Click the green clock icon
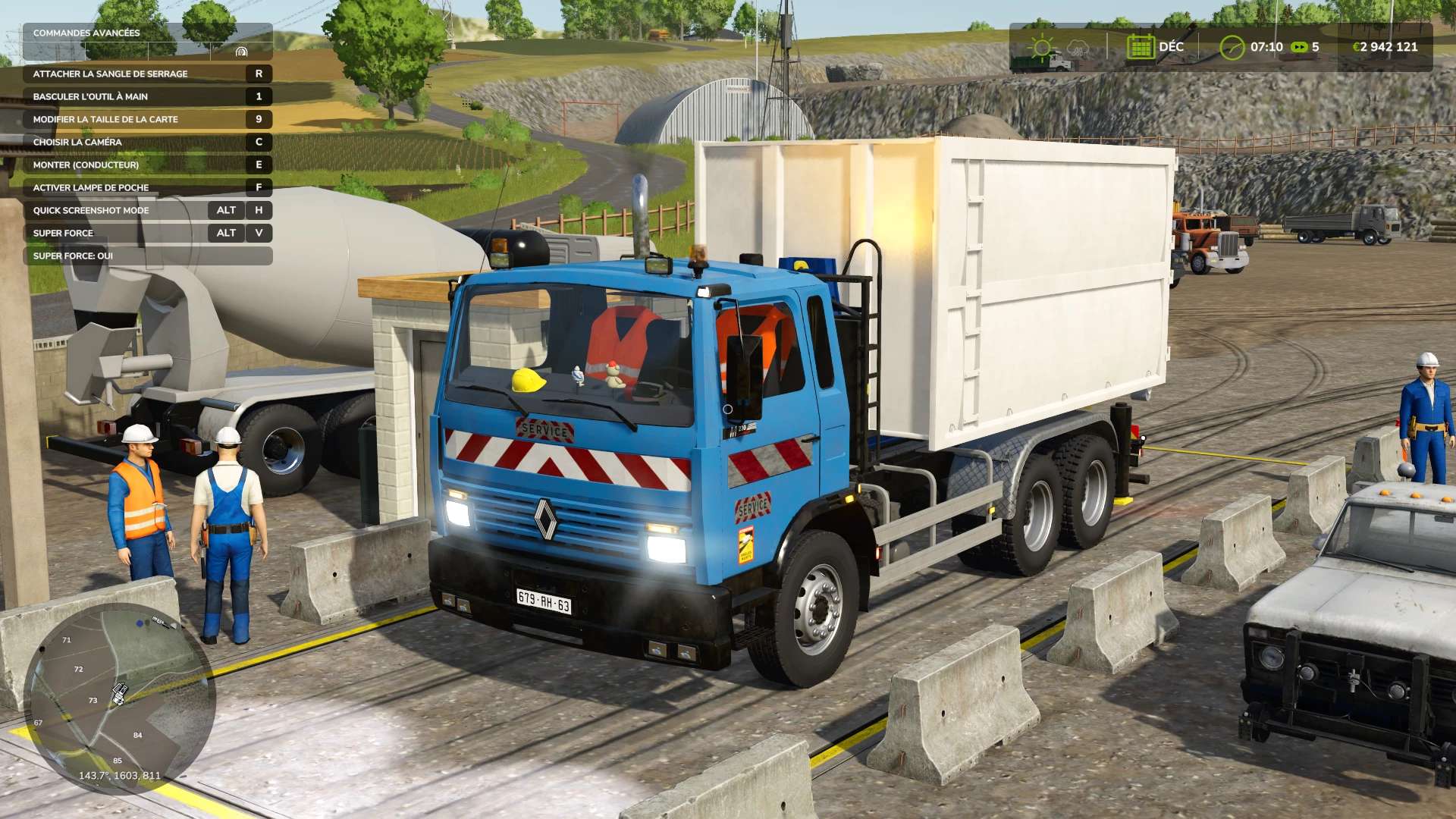Image resolution: width=1456 pixels, height=819 pixels. (x=1232, y=47)
